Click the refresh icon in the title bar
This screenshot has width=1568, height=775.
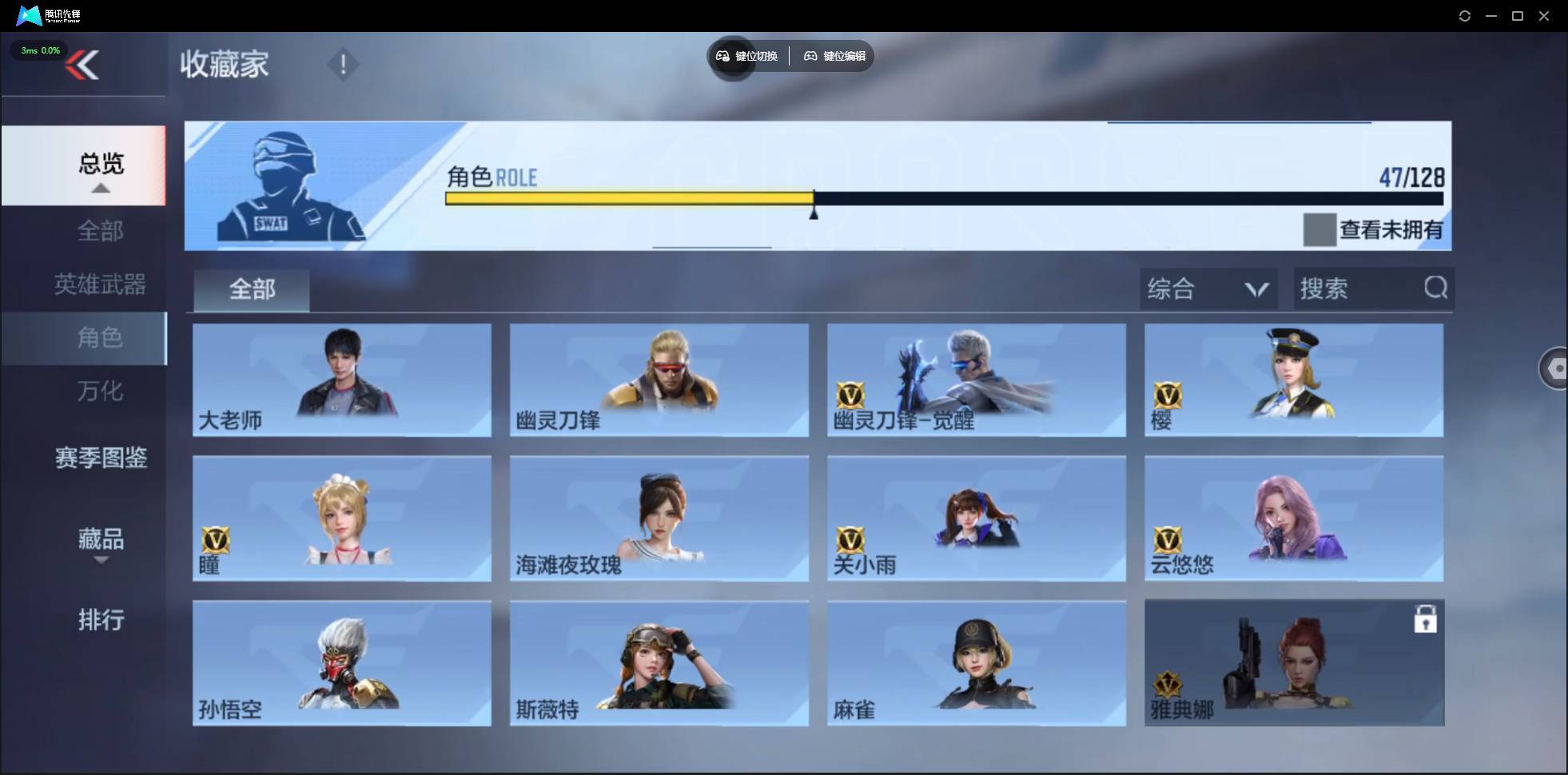(1465, 15)
